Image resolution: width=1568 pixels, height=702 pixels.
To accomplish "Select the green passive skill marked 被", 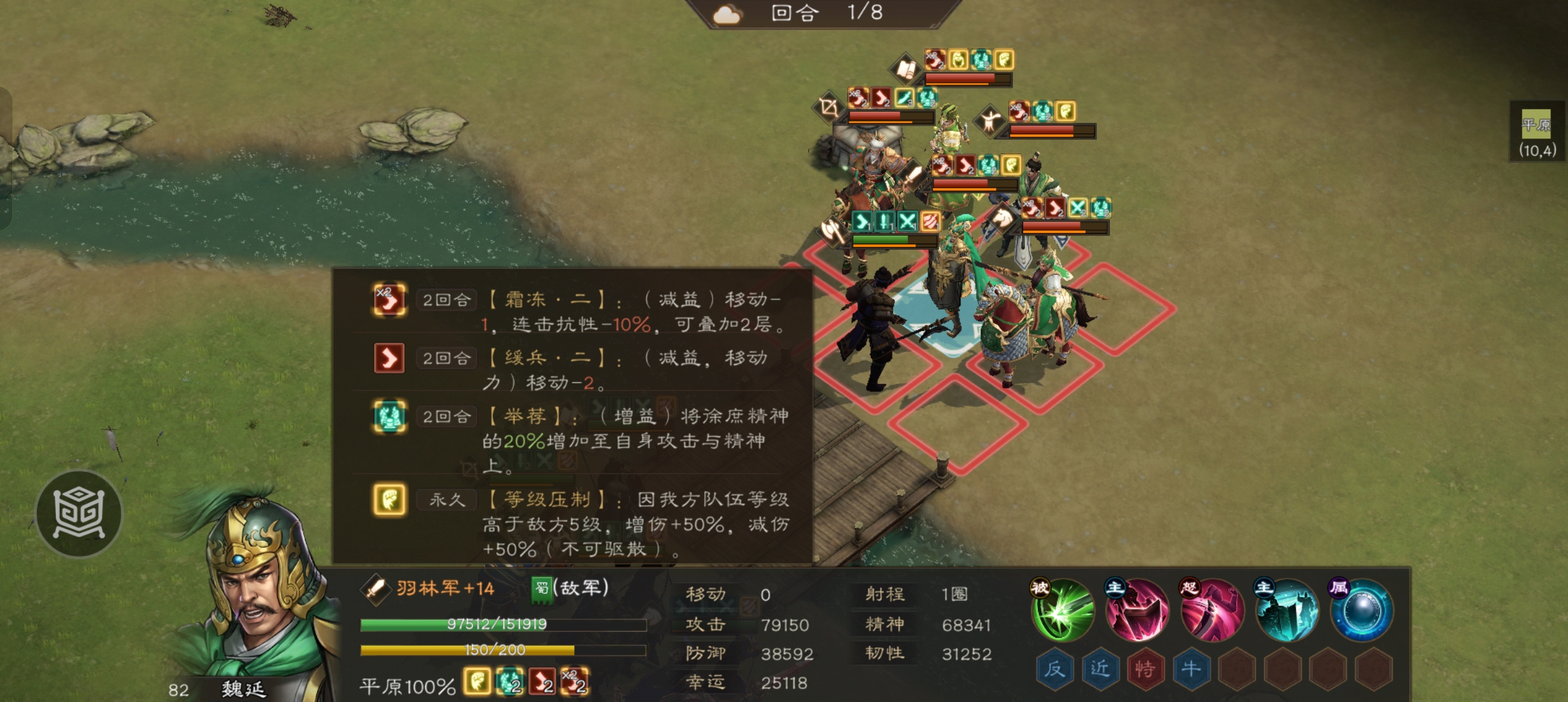I will (1062, 611).
